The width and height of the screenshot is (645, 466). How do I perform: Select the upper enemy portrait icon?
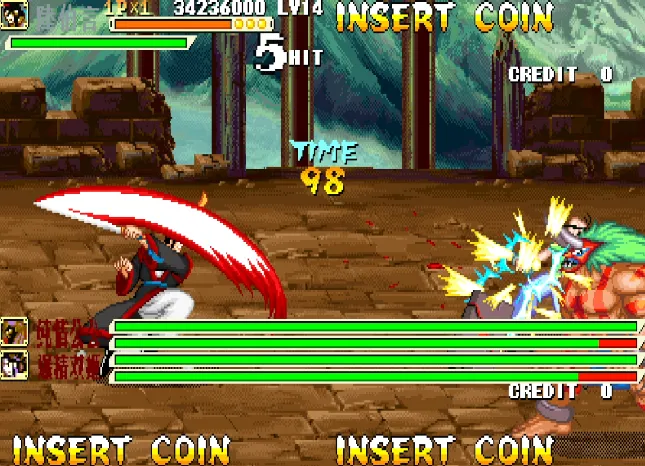[15, 331]
